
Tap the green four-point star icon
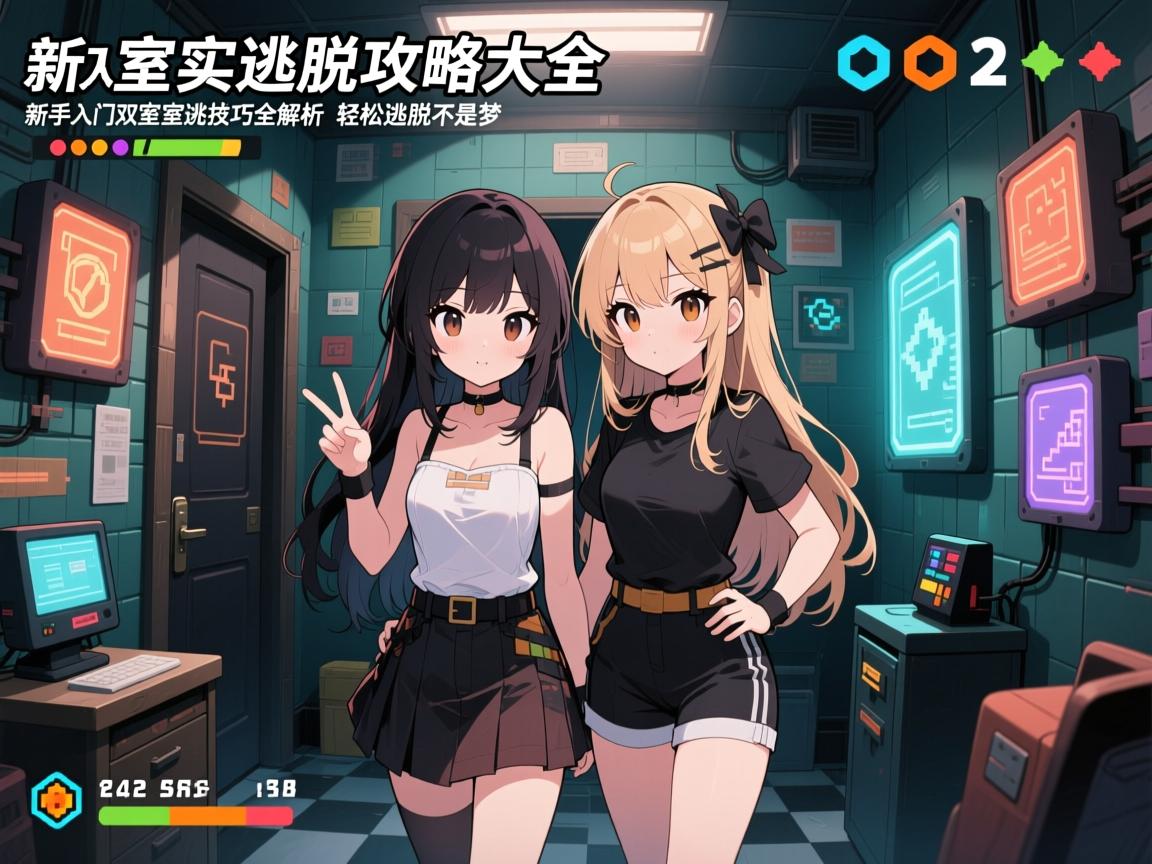click(1042, 62)
